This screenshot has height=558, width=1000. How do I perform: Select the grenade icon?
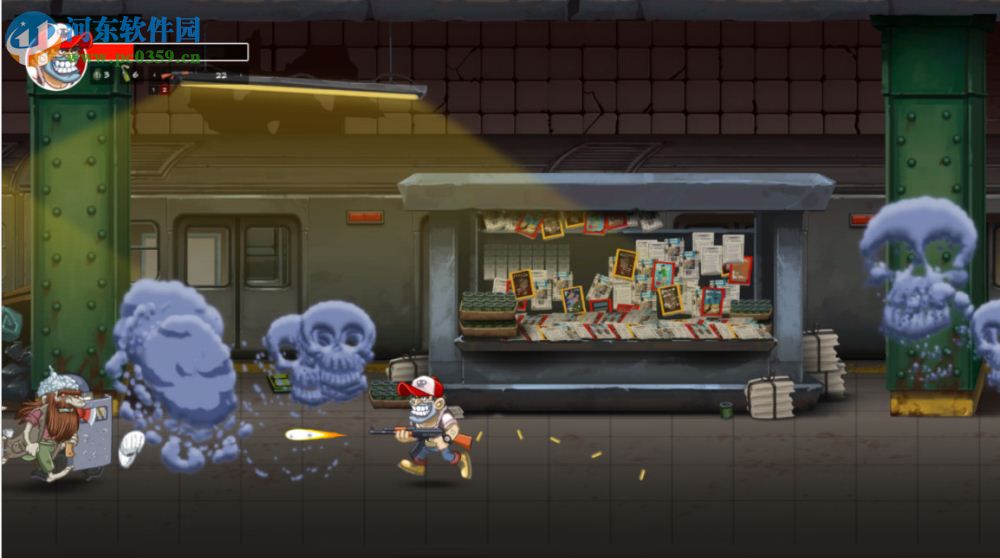97,75
